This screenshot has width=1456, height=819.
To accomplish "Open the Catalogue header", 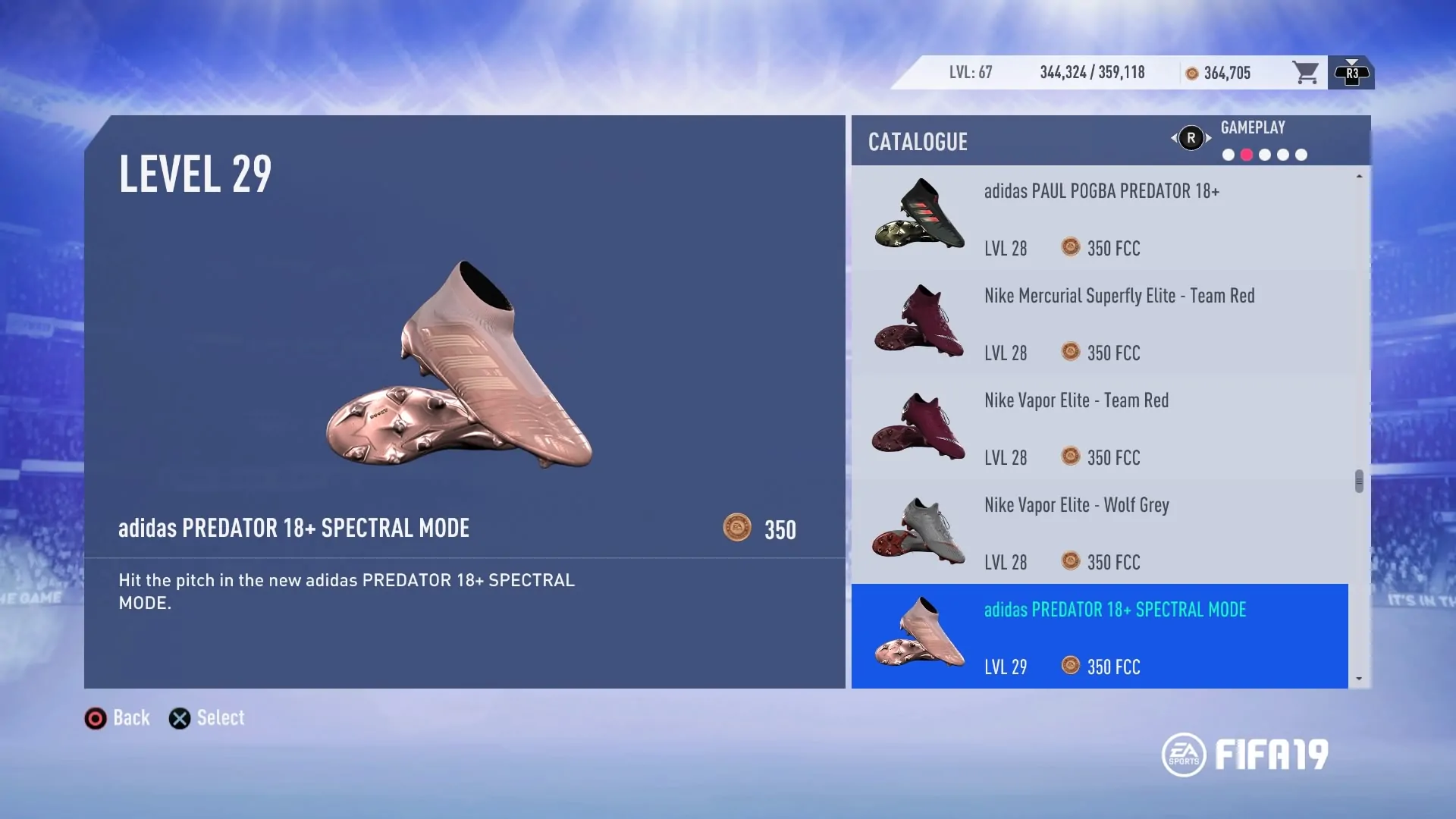I will click(918, 141).
